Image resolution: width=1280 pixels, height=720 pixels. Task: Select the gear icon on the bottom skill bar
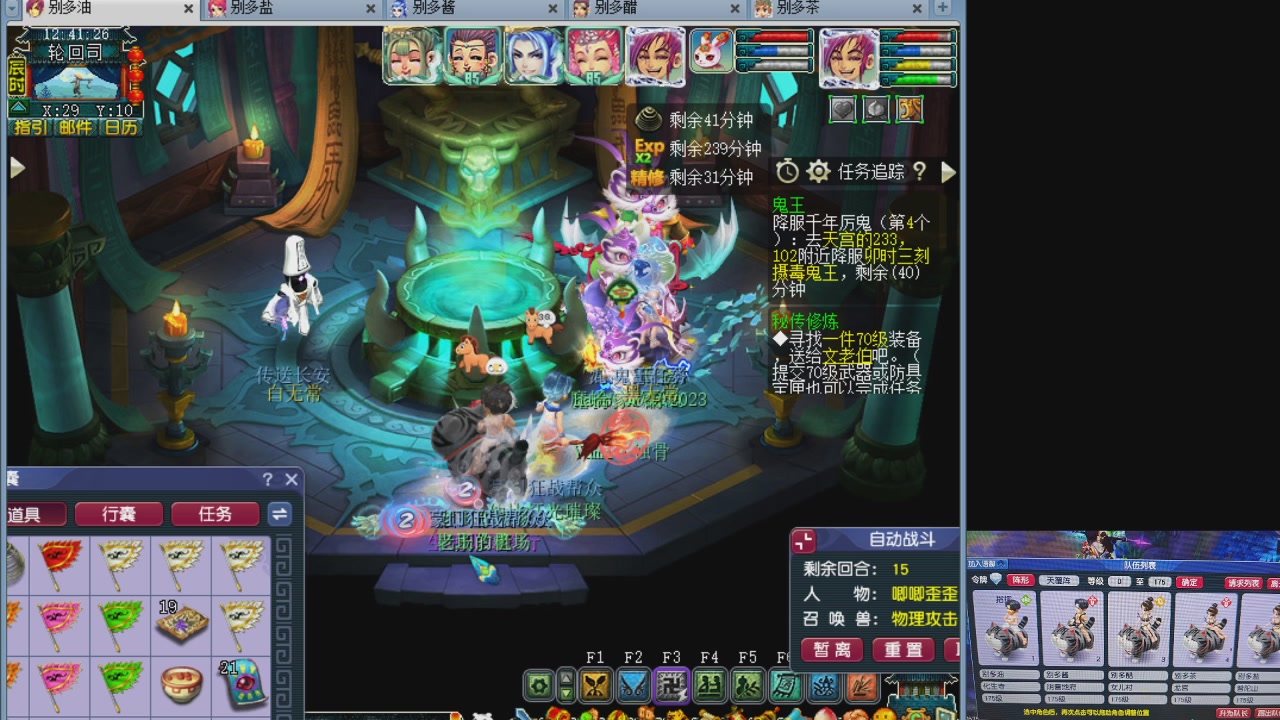(x=537, y=685)
